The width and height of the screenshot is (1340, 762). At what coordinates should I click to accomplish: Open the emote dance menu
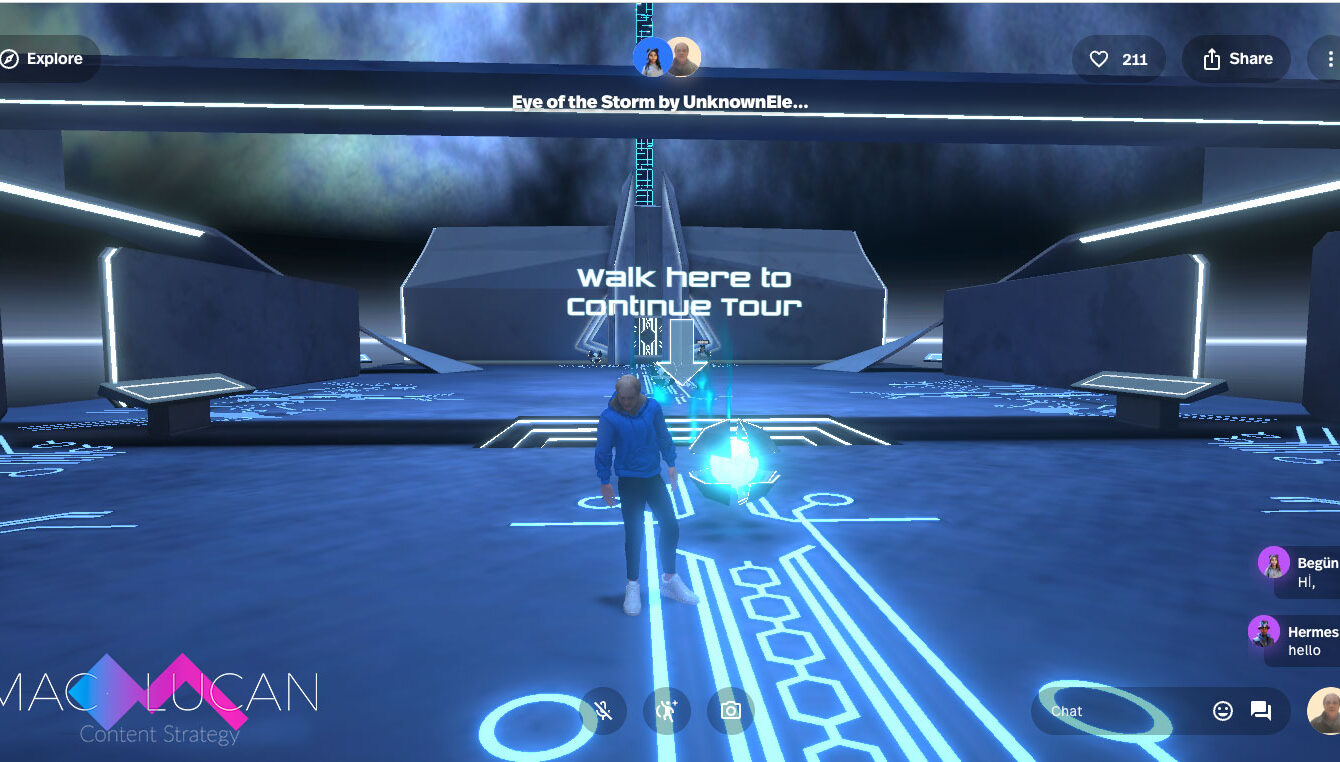coord(667,711)
